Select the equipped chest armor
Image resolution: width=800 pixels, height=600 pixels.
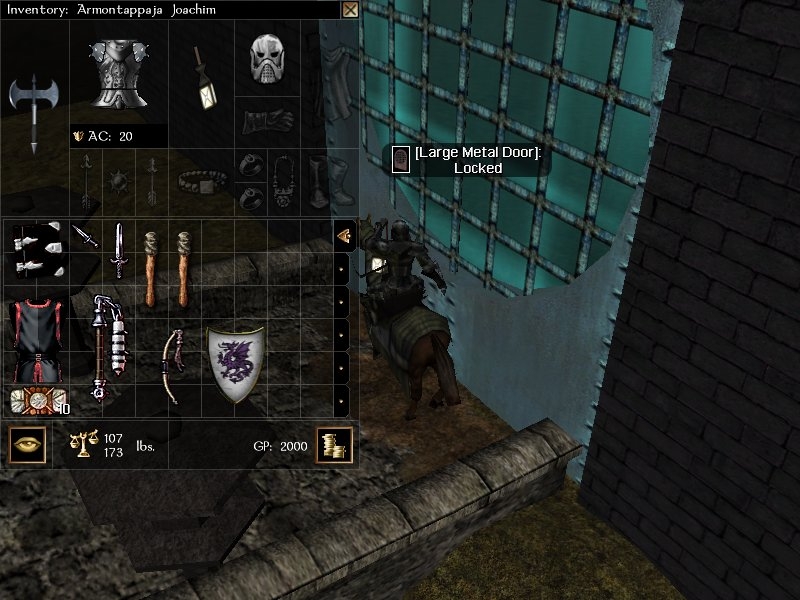click(119, 73)
